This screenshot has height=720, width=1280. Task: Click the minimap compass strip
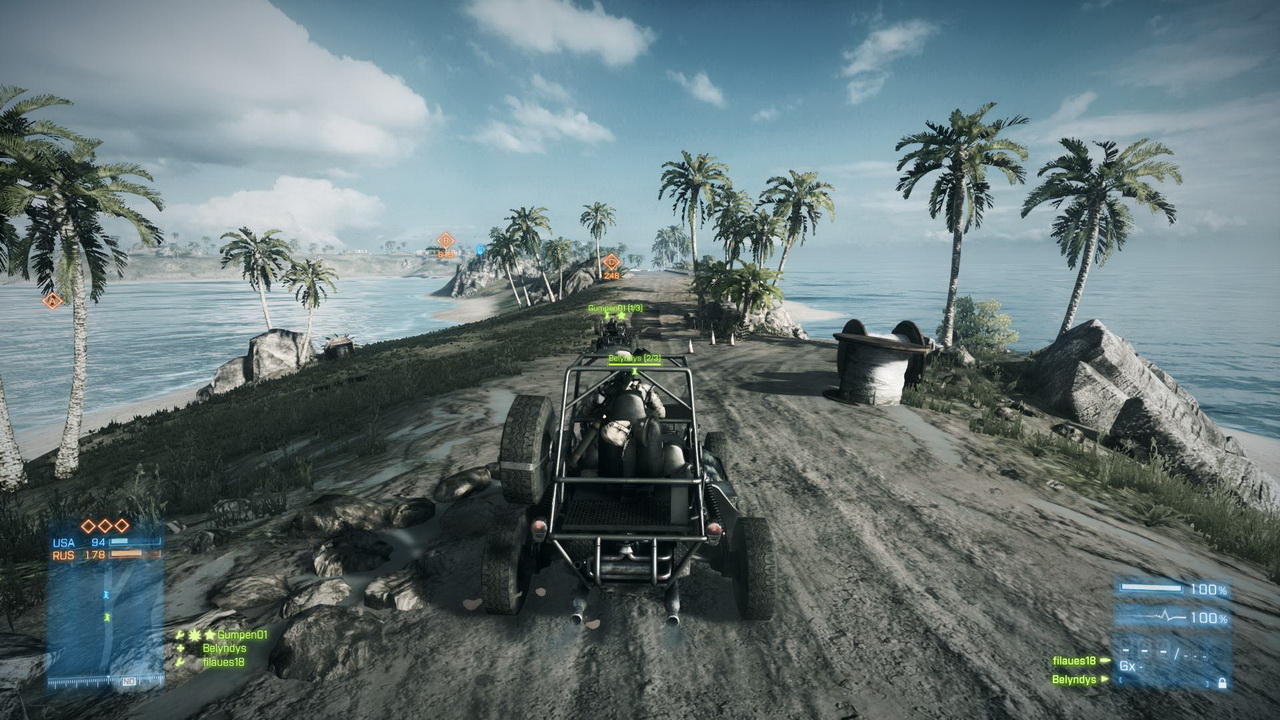click(104, 681)
